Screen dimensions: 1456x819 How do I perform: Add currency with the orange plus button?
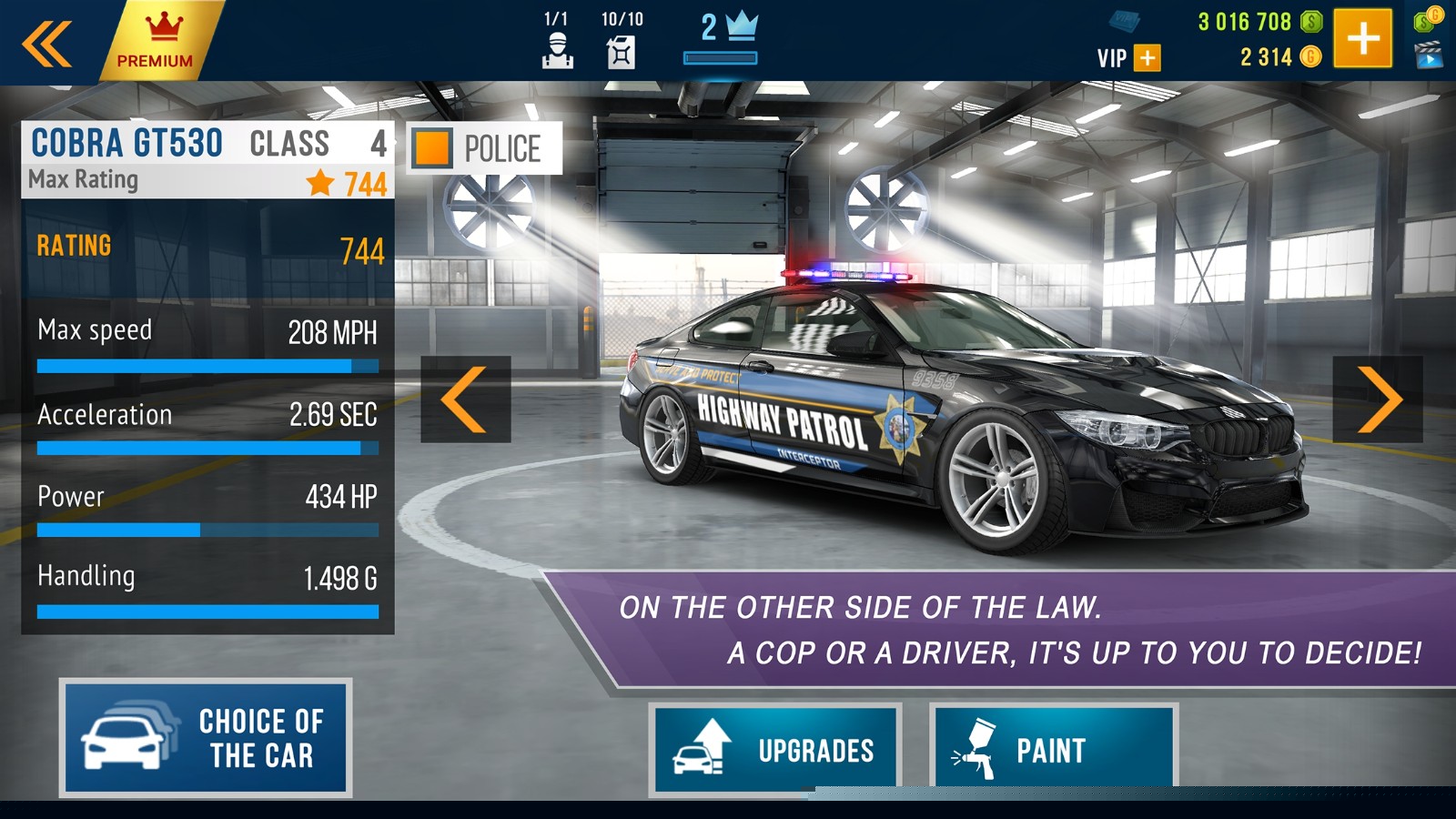(x=1362, y=38)
